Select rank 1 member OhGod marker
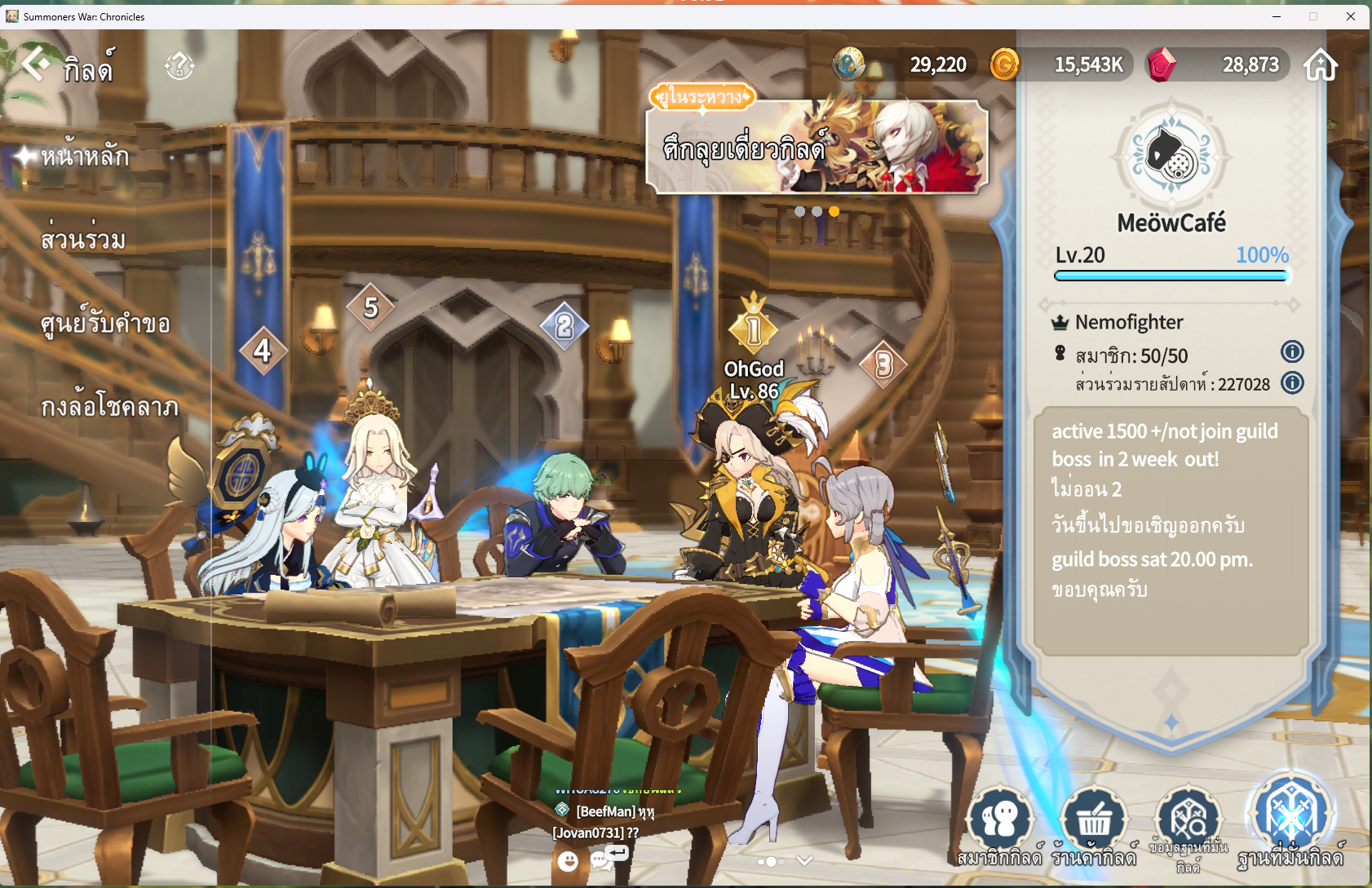1372x888 pixels. pyautogui.click(x=753, y=330)
